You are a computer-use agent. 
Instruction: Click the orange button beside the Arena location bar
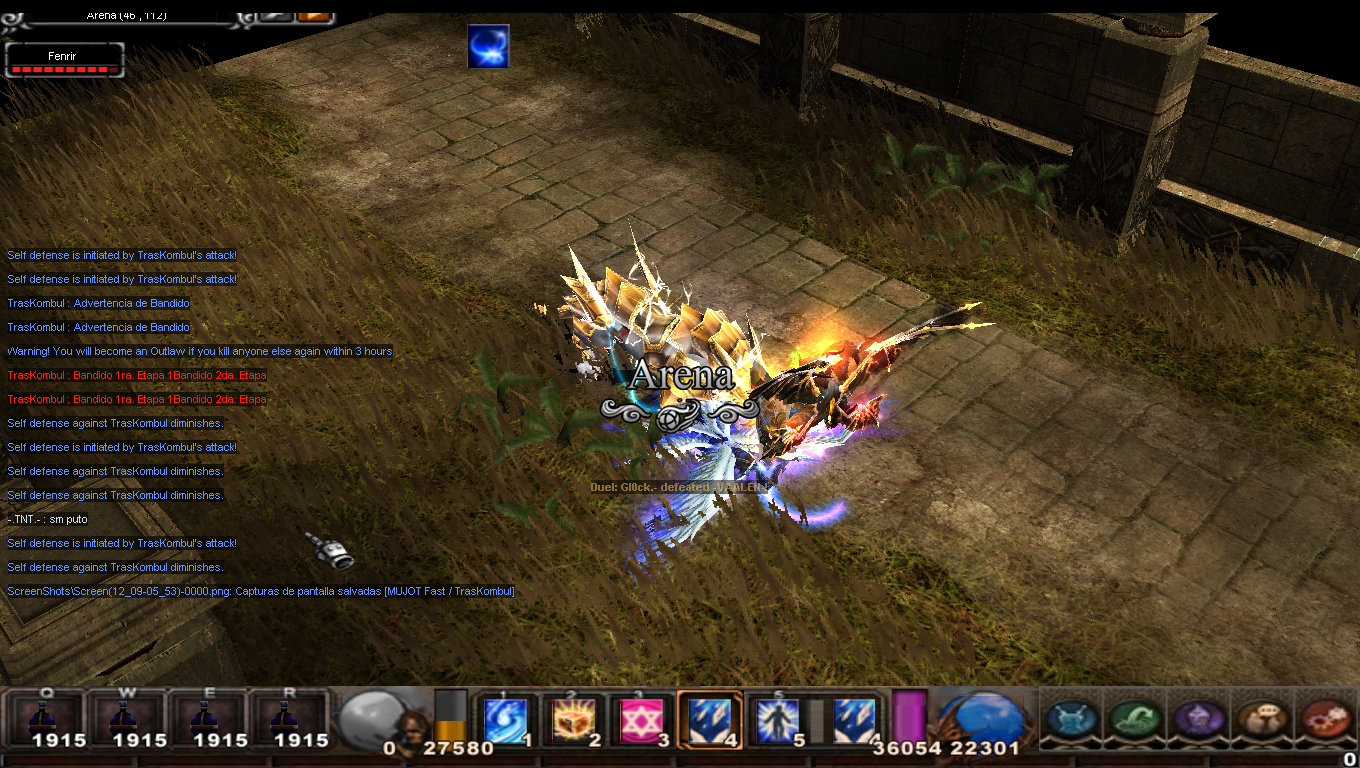coord(315,16)
